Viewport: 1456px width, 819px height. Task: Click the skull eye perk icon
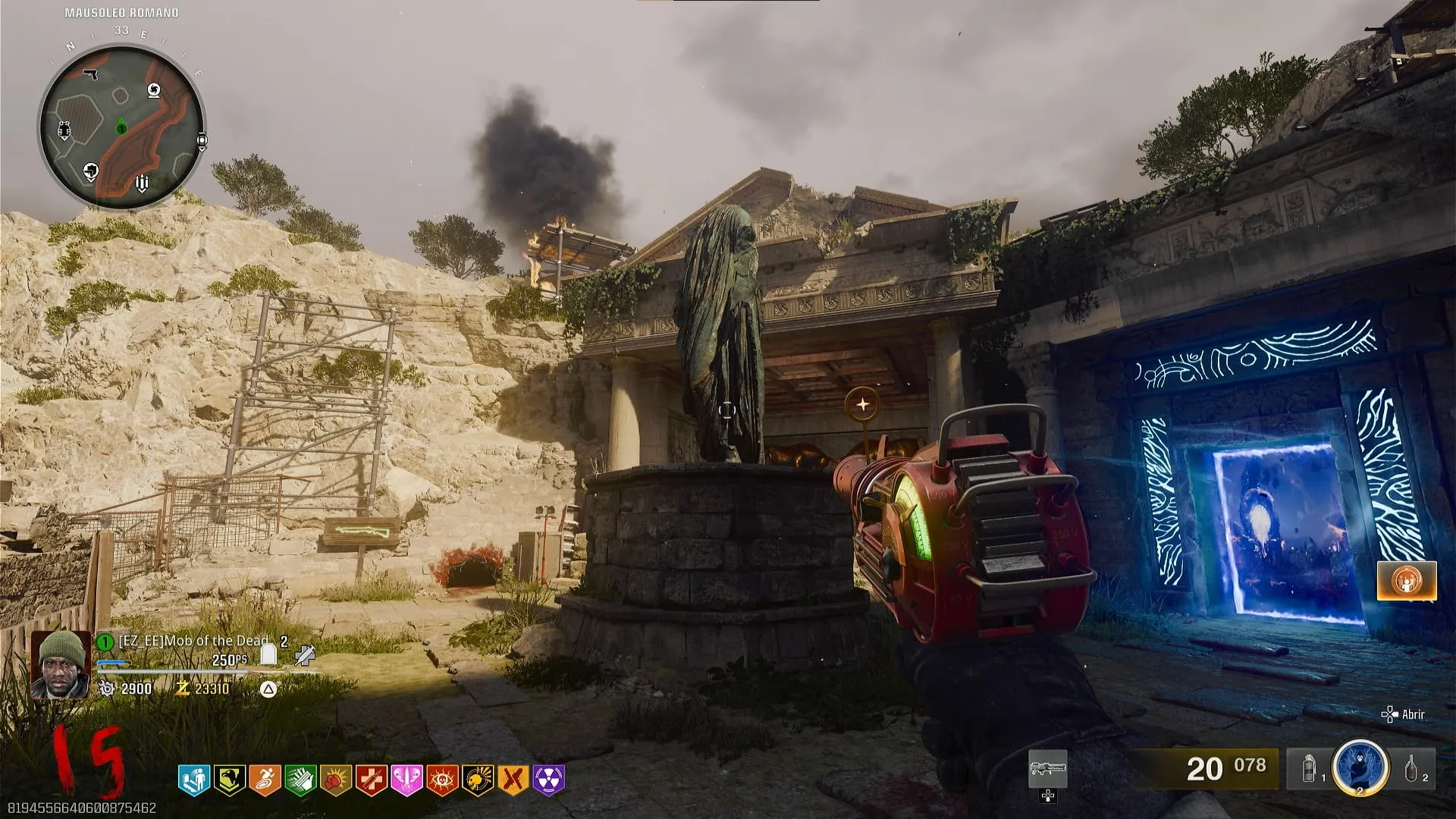pyautogui.click(x=442, y=780)
